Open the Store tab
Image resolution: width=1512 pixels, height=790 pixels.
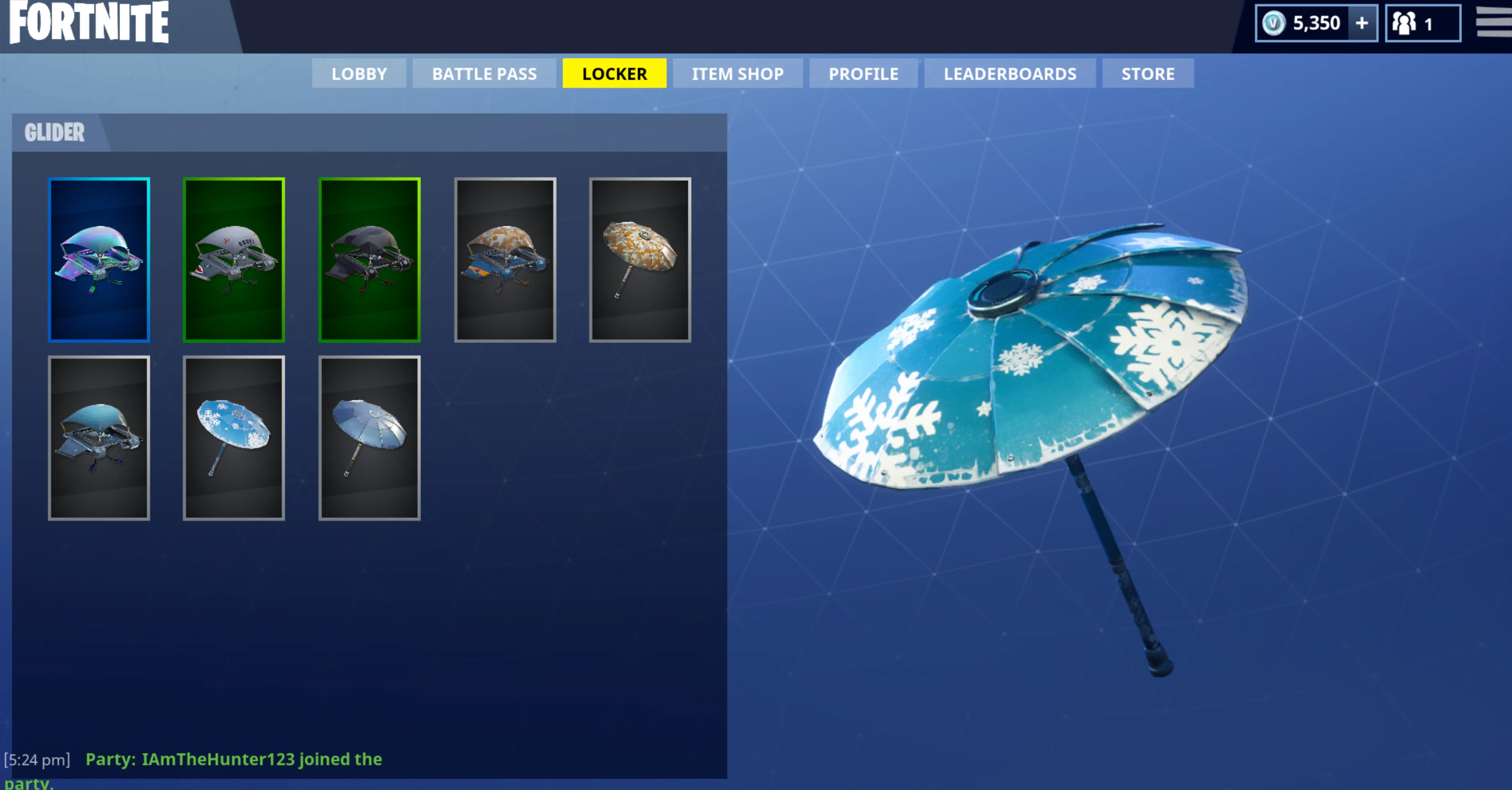1148,73
